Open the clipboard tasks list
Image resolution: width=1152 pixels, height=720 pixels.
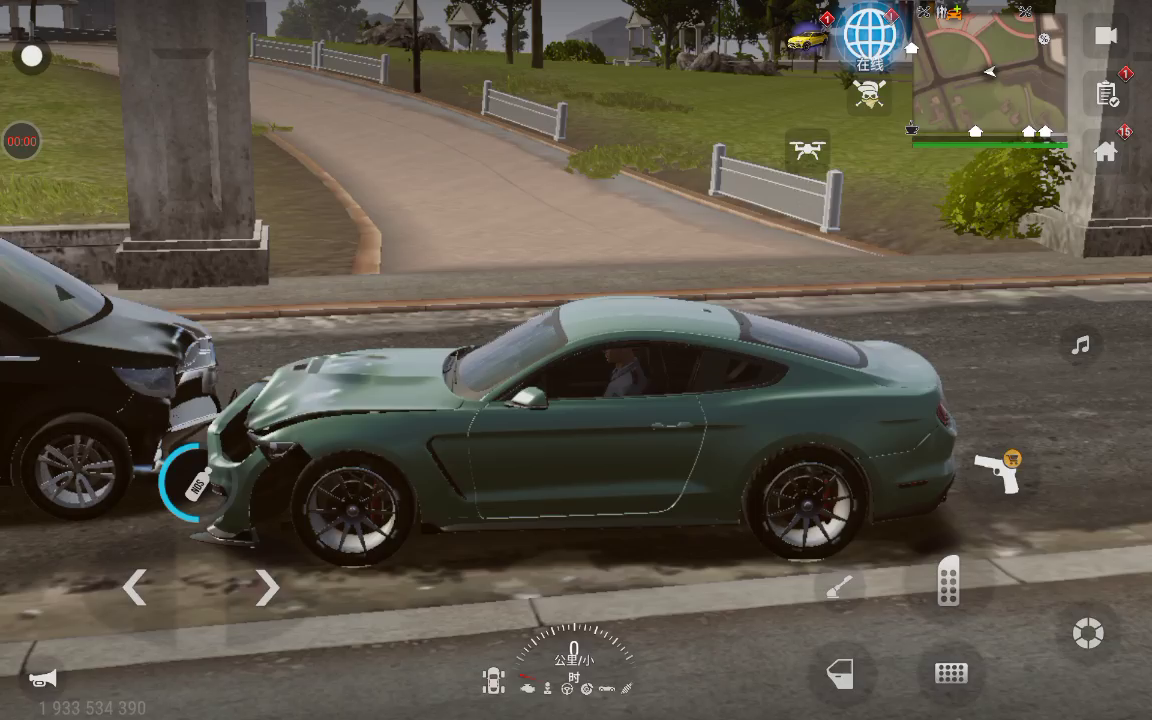point(1107,94)
